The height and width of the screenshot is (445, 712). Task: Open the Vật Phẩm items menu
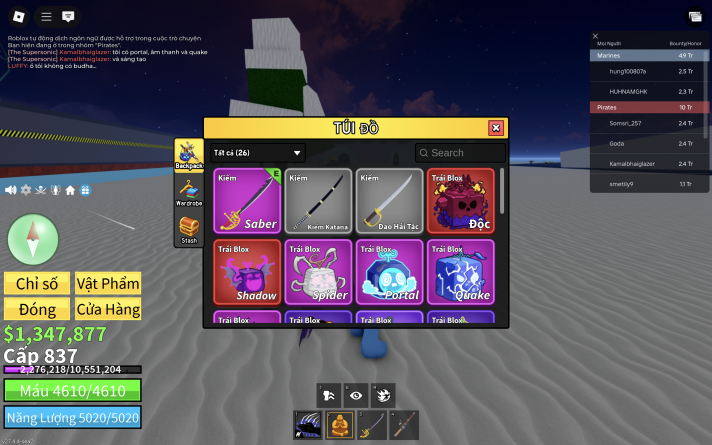(x=107, y=283)
